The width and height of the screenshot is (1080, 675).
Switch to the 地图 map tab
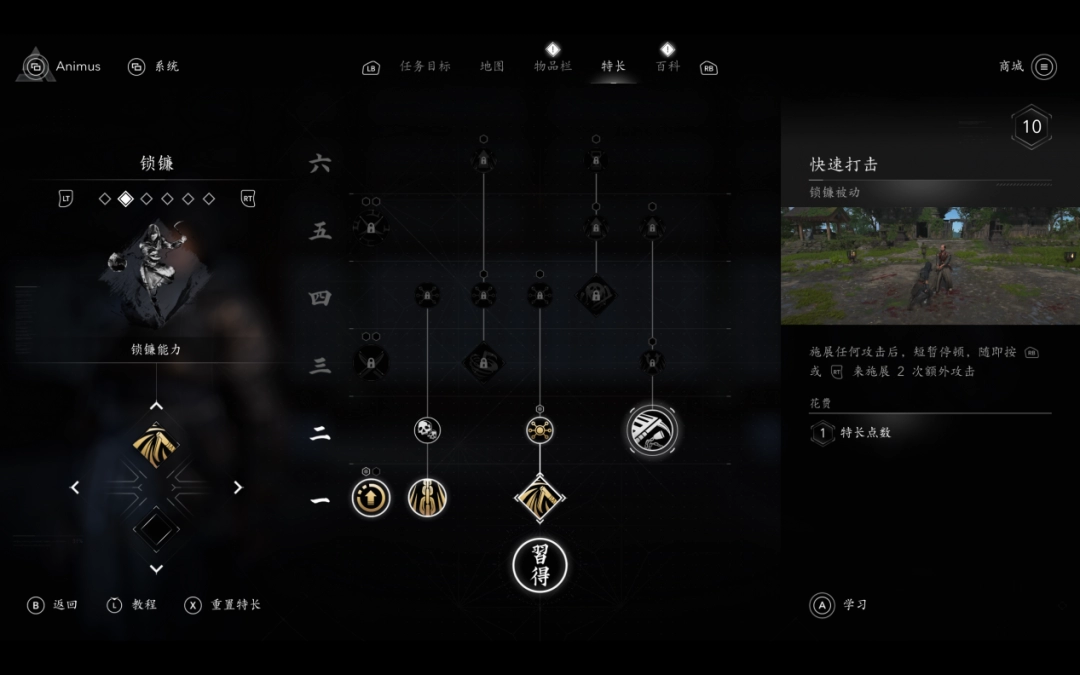point(492,67)
